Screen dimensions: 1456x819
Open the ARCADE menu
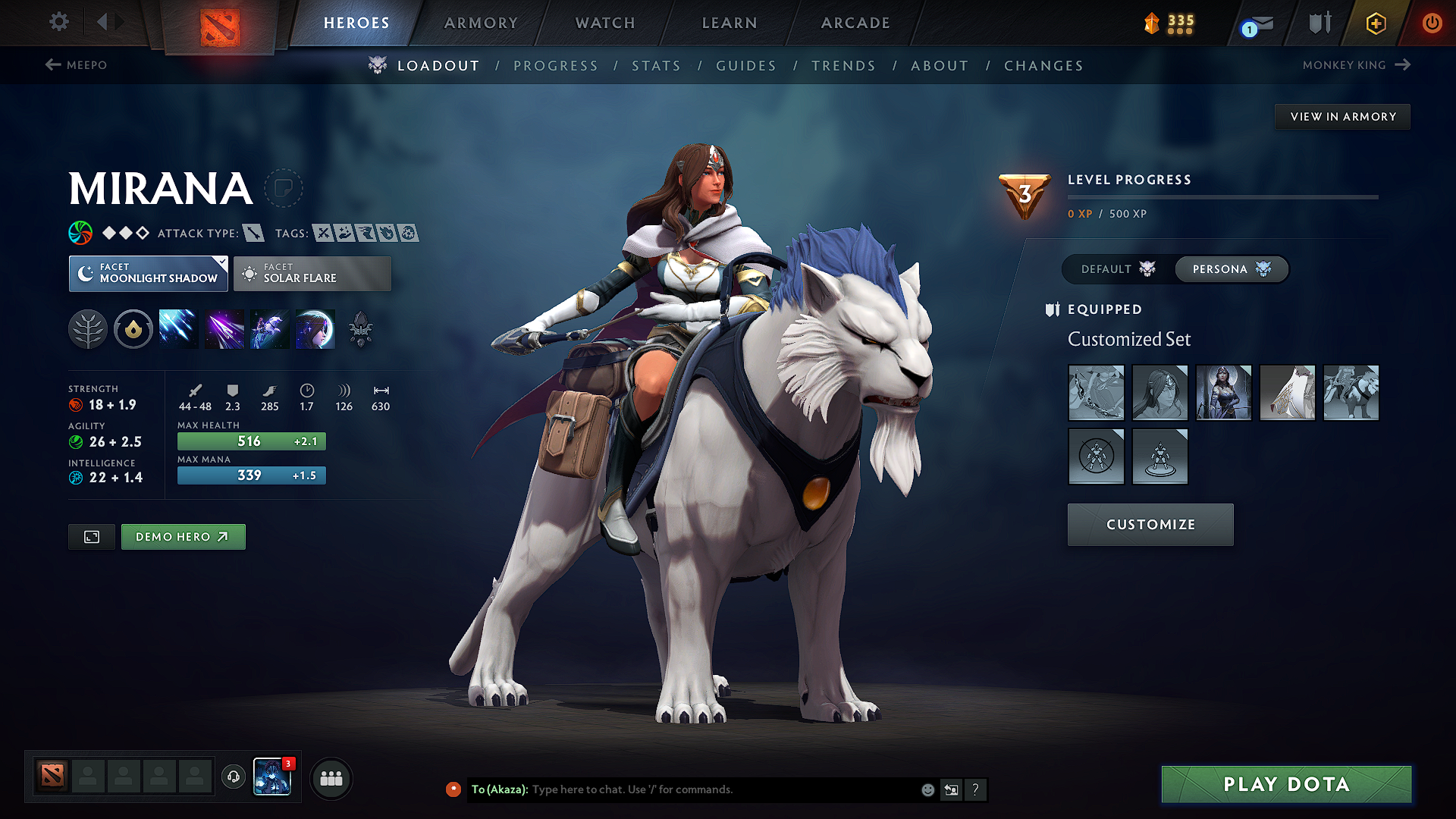855,23
